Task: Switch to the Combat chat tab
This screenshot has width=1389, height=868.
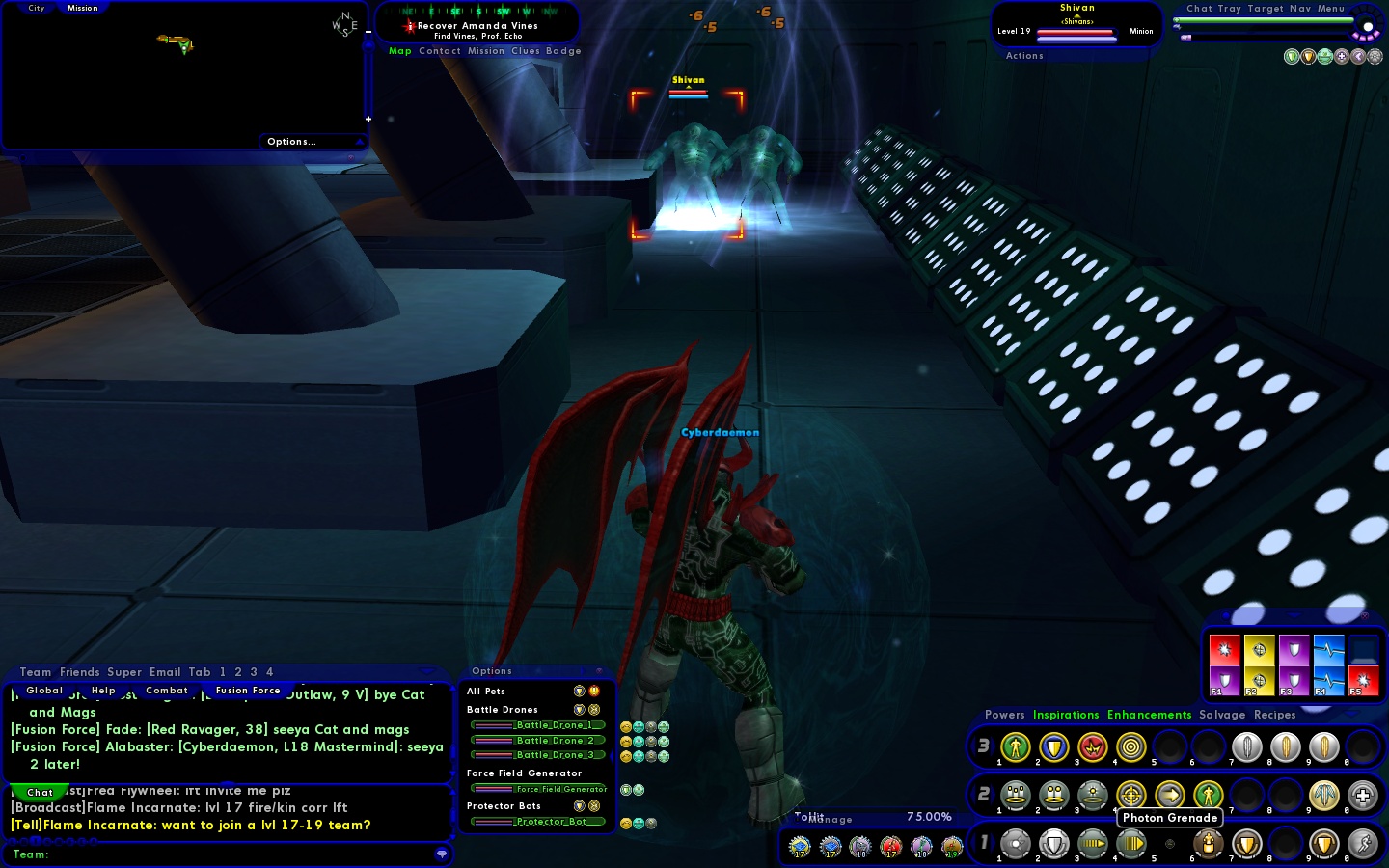Action: (x=166, y=691)
